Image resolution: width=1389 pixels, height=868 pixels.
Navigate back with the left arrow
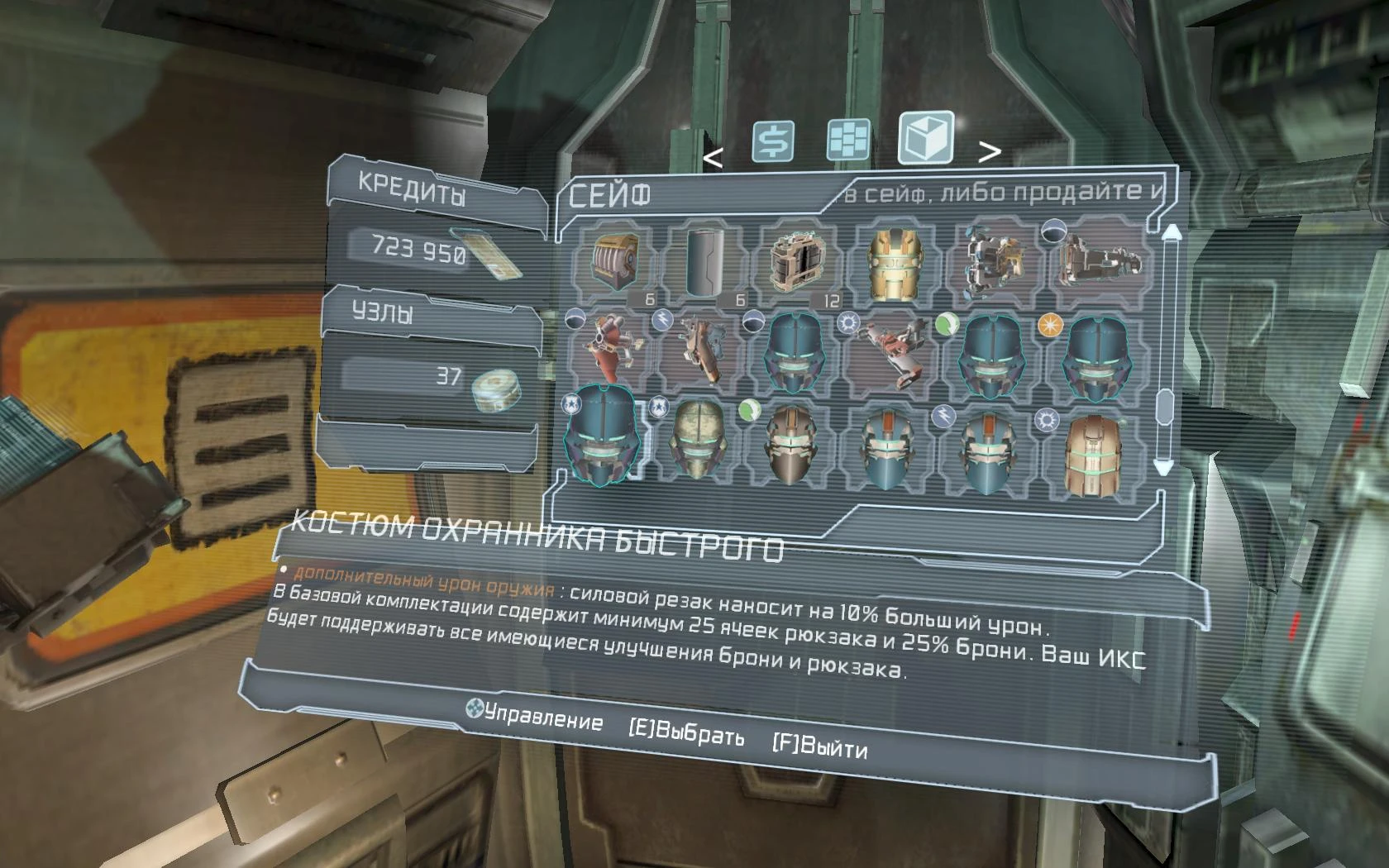pos(713,155)
